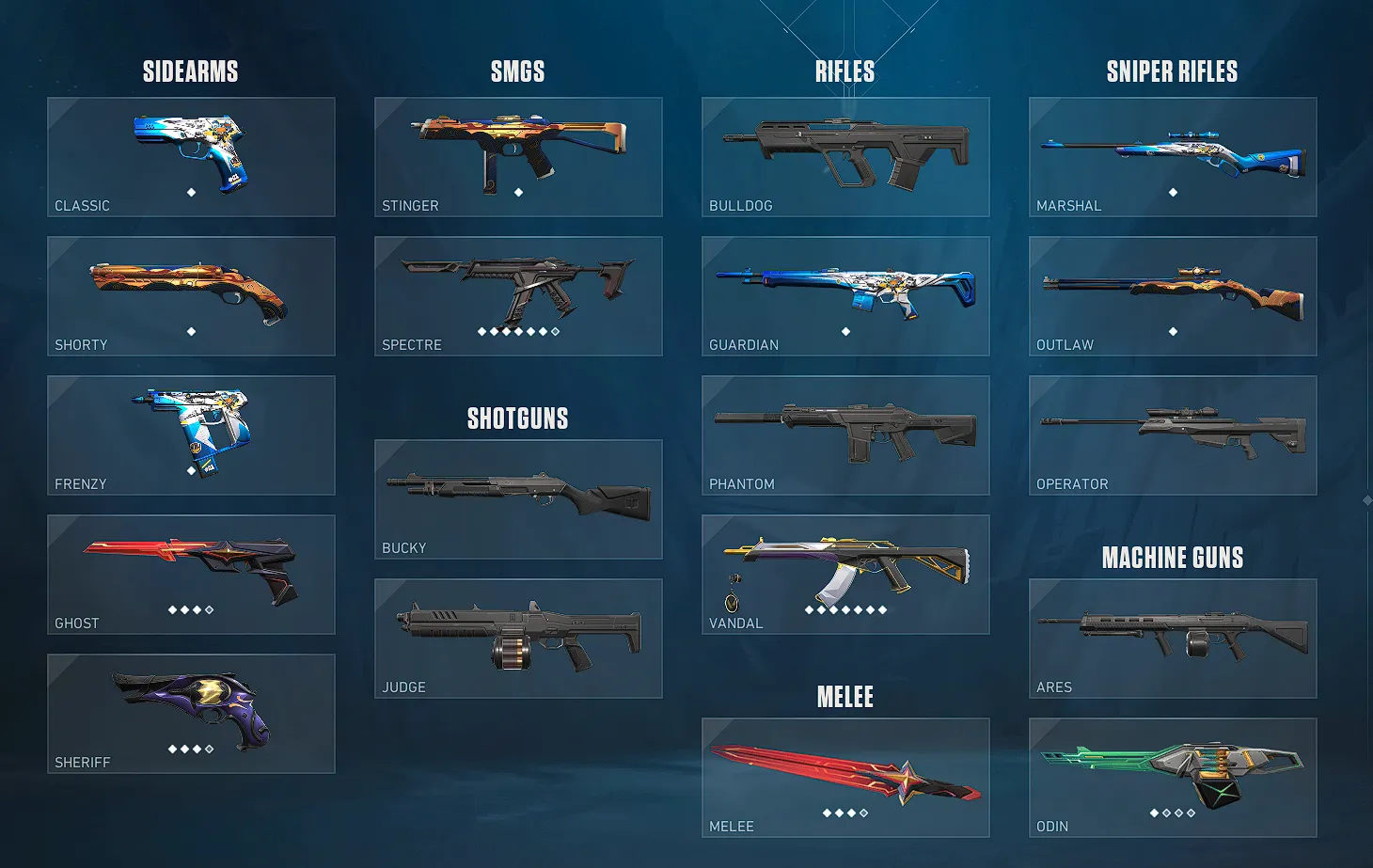Viewport: 1373px width, 868px height.
Task: Open the Phantom rifle card
Action: [844, 435]
